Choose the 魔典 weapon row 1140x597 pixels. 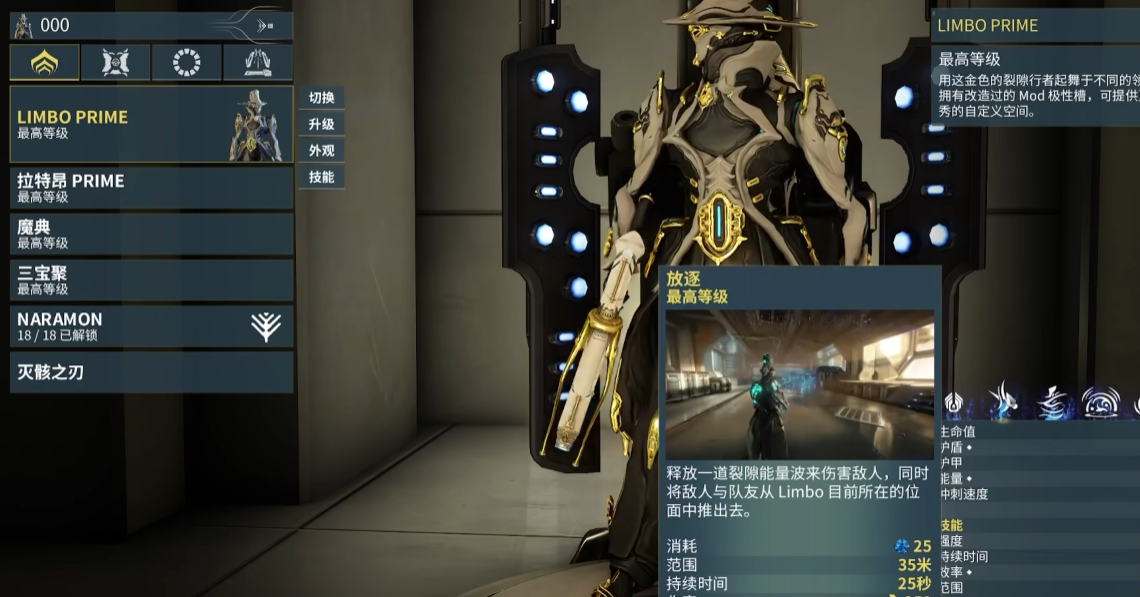[151, 233]
